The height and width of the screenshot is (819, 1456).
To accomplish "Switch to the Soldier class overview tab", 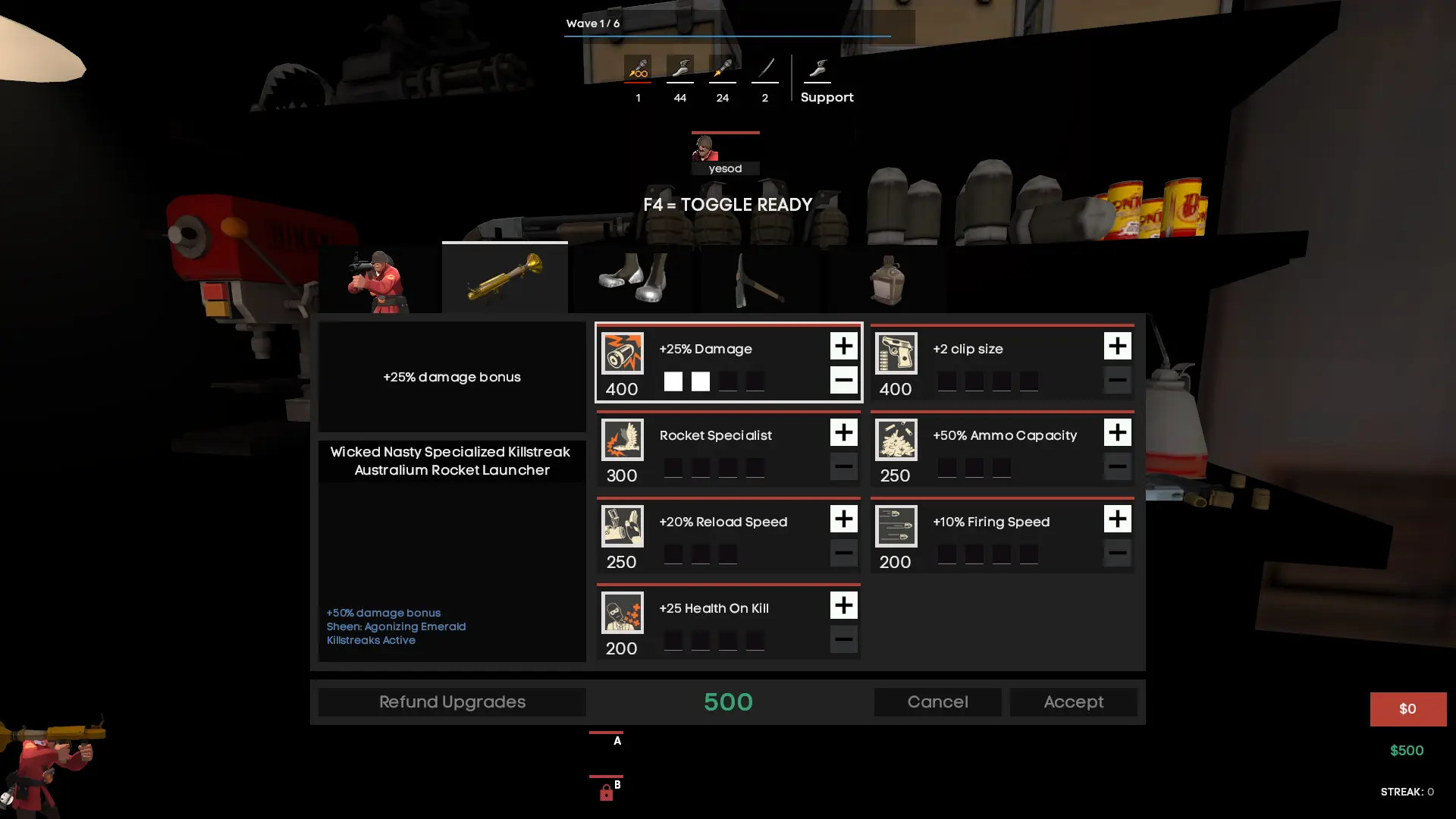I will tap(378, 279).
